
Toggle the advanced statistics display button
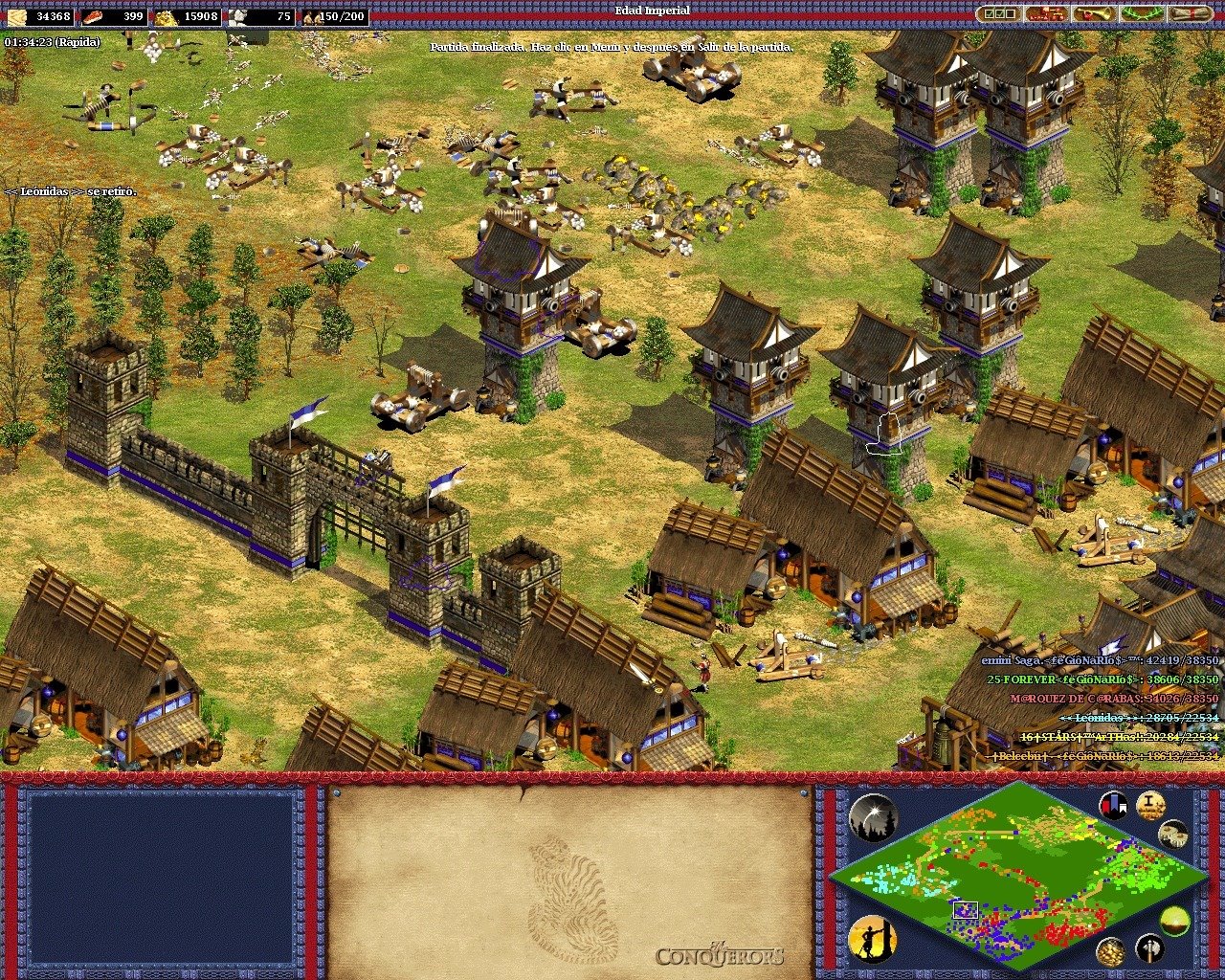coord(1150,805)
